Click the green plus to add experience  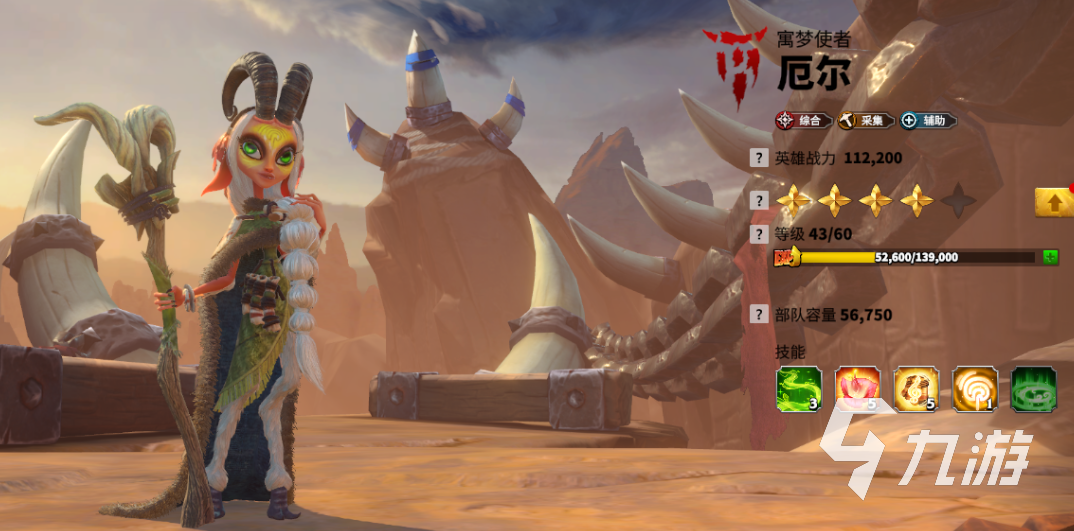pyautogui.click(x=1050, y=257)
